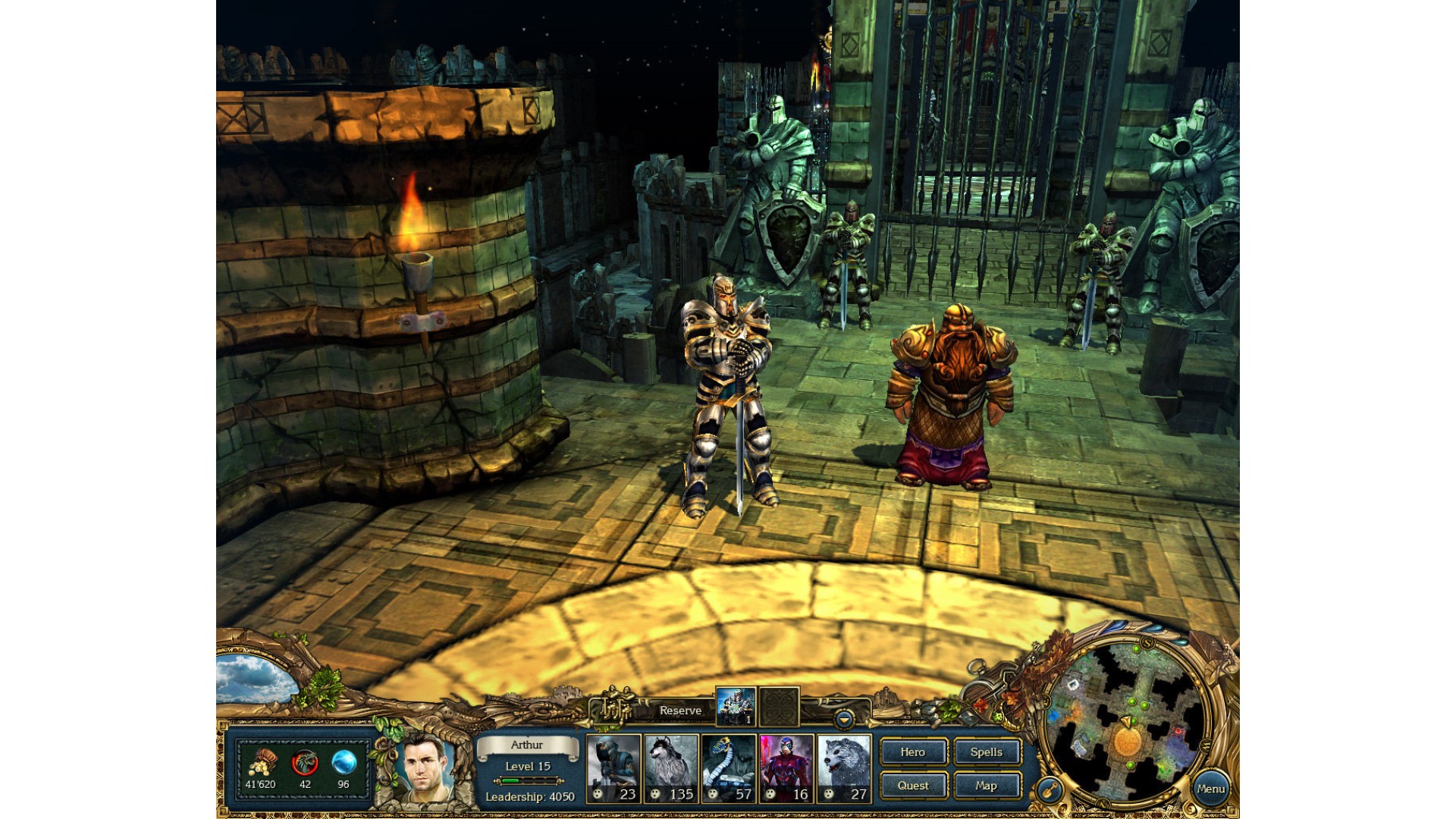
Task: Use the shovel dig icon
Action: 1050,791
